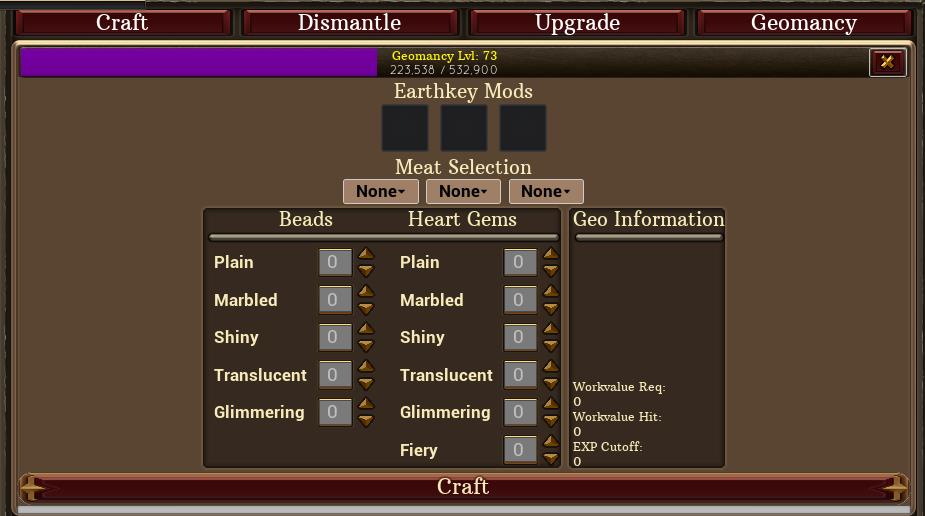Increase Plain Heart Gems amount
925x516 pixels.
point(551,254)
